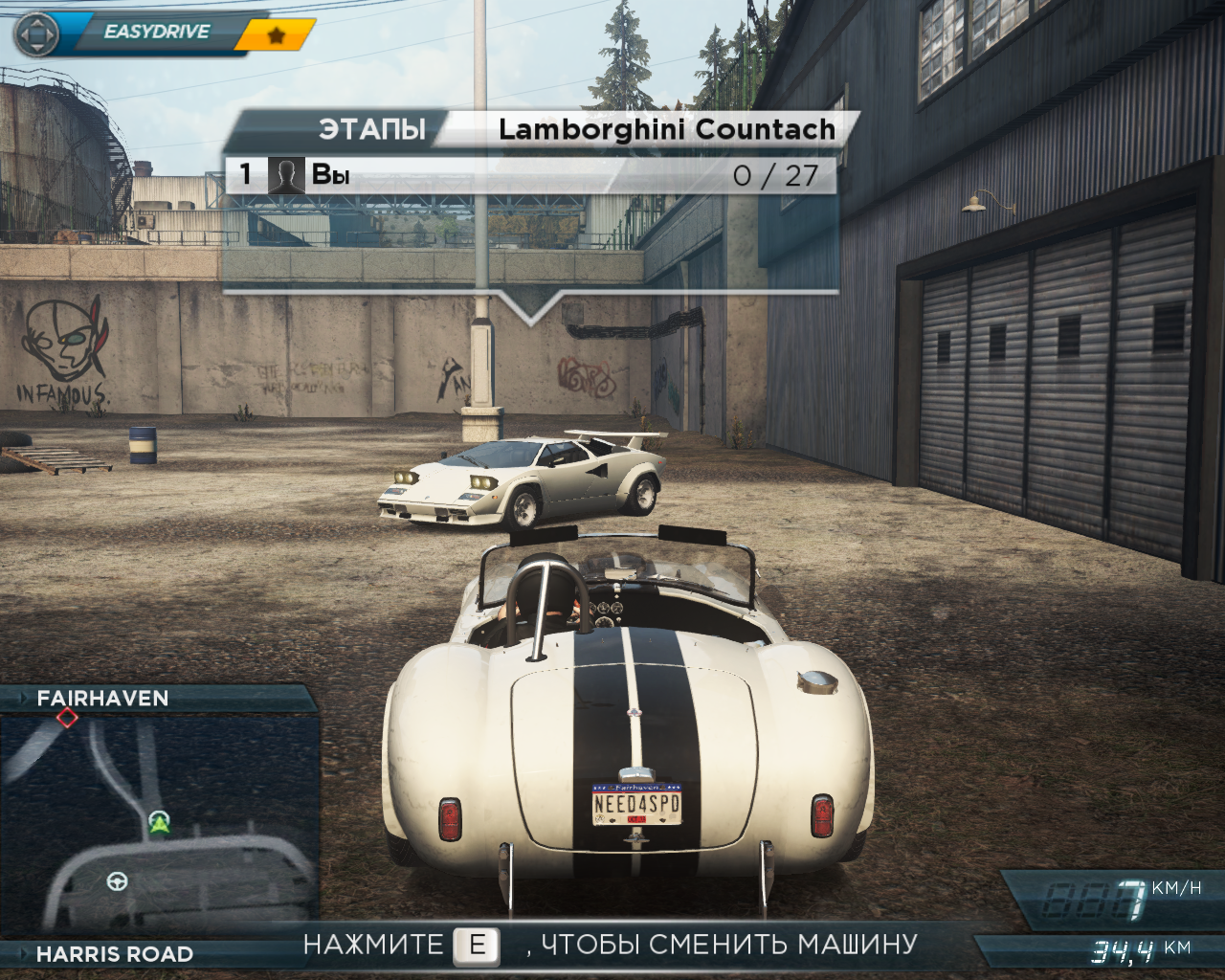Select the player row labeled Вы

pyautogui.click(x=330, y=174)
